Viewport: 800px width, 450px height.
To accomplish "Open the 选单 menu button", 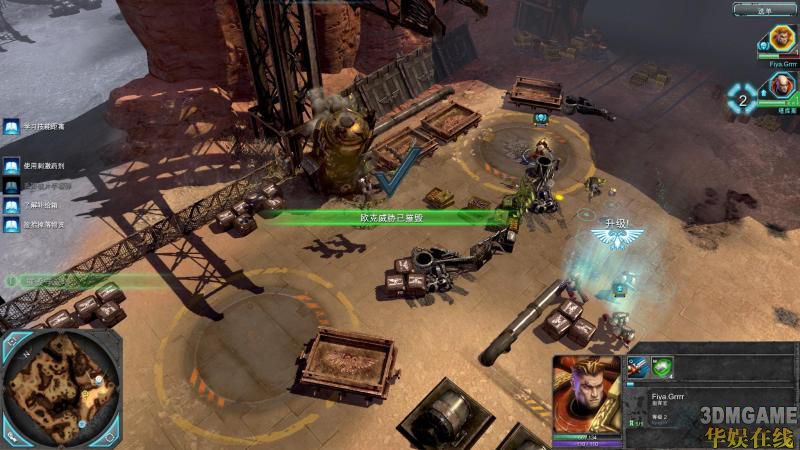I will pyautogui.click(x=765, y=10).
